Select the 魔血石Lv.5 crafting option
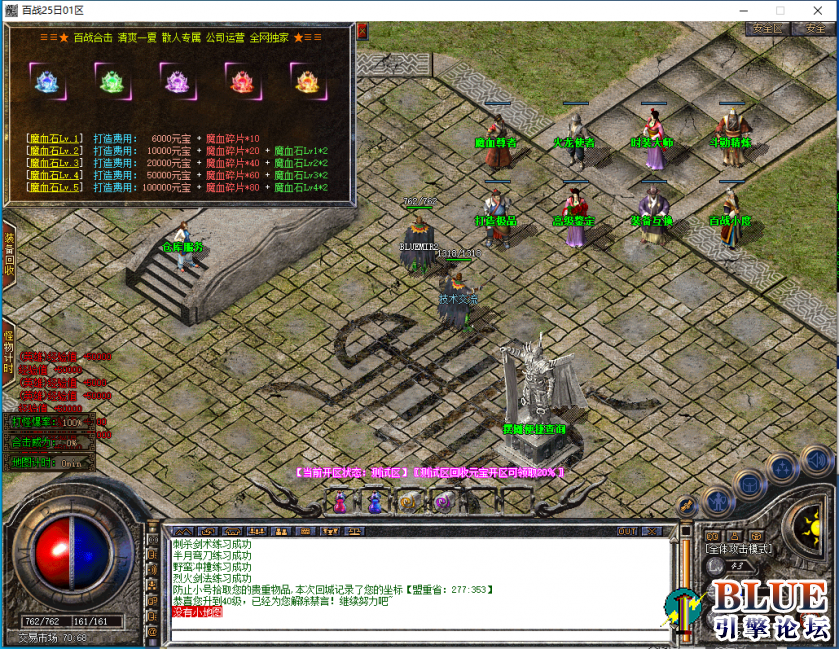The width and height of the screenshot is (839, 649). click(54, 187)
